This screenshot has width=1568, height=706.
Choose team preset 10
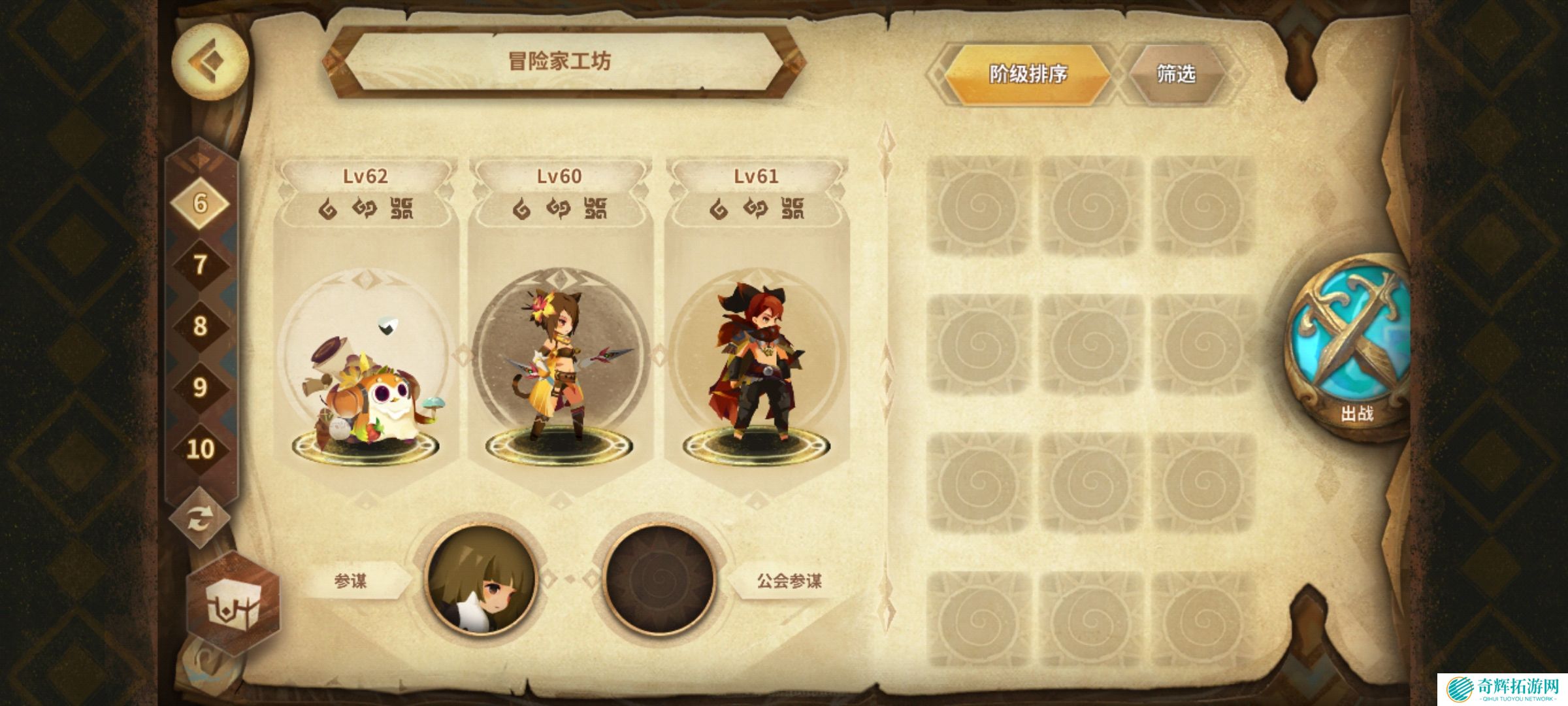point(200,448)
